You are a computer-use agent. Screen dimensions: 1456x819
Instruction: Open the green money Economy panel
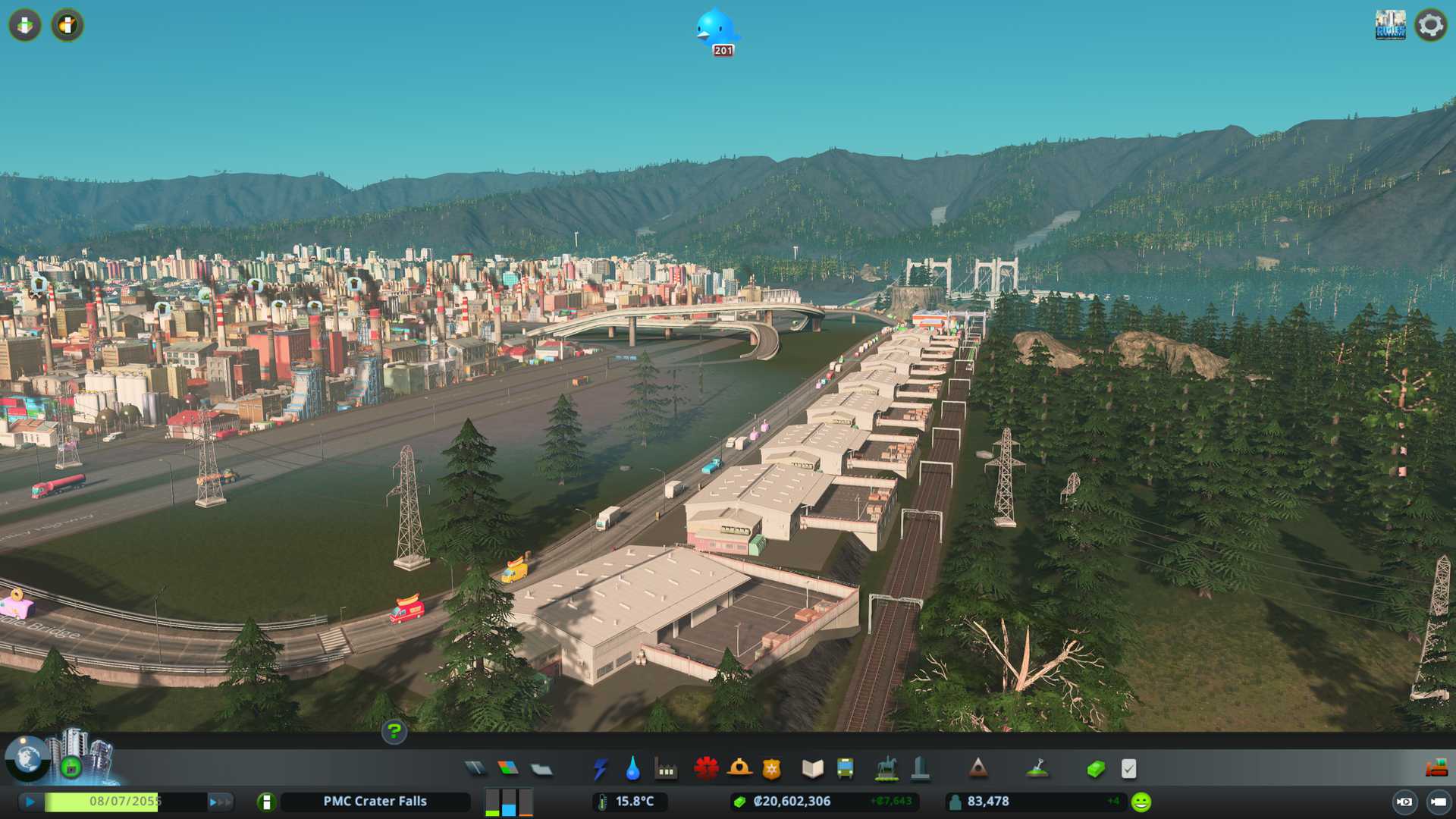click(x=1096, y=769)
